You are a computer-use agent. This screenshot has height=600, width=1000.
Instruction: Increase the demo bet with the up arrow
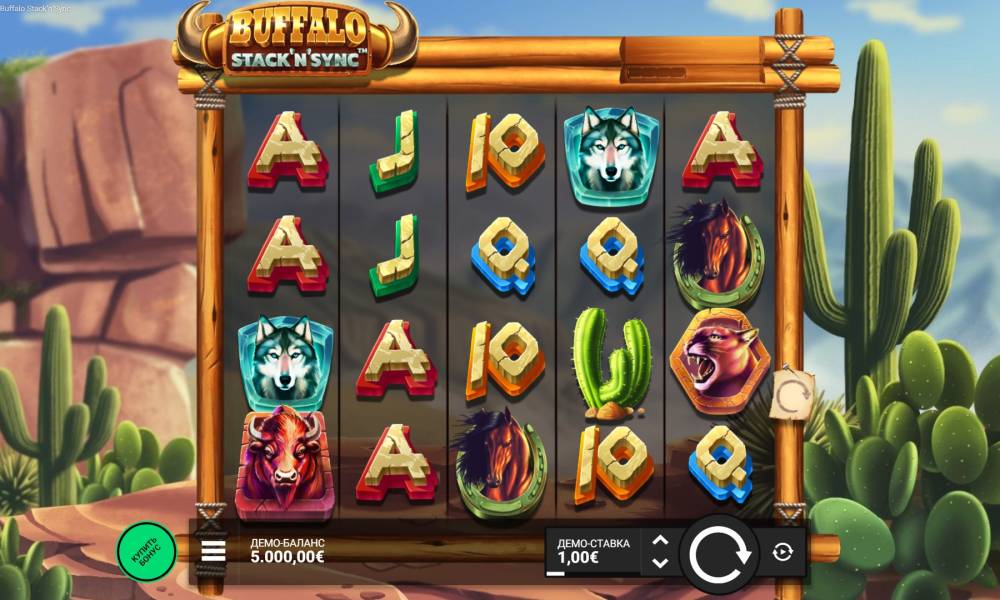point(660,541)
